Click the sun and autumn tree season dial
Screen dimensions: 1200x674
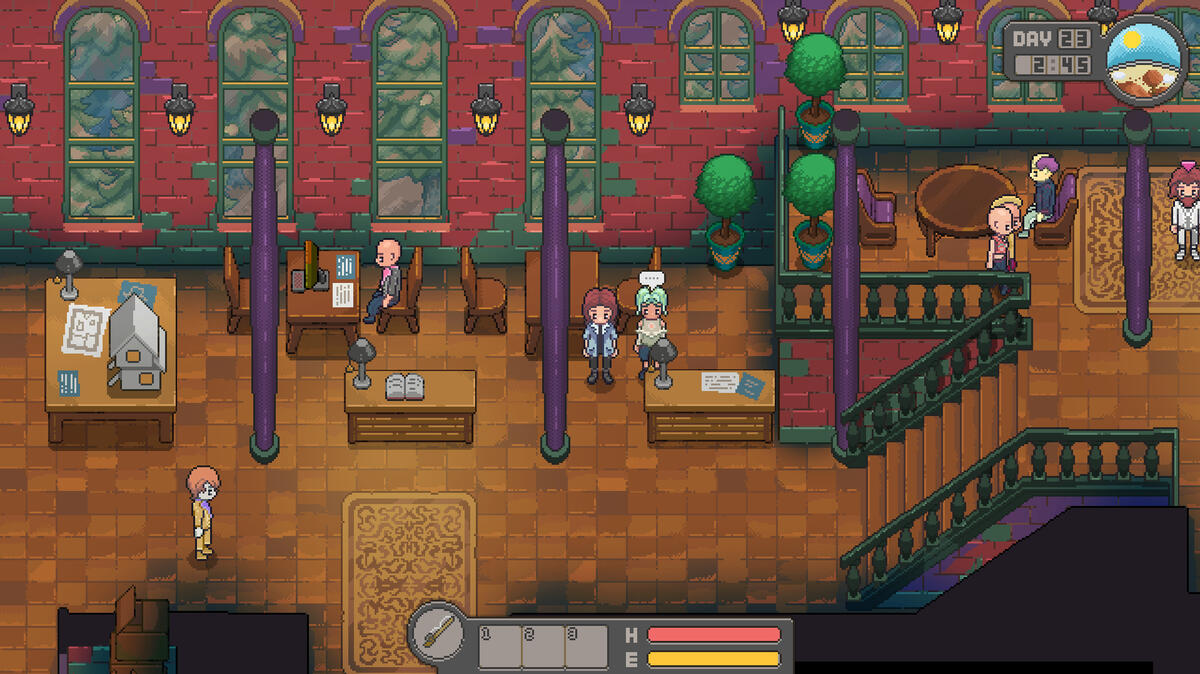click(1146, 58)
